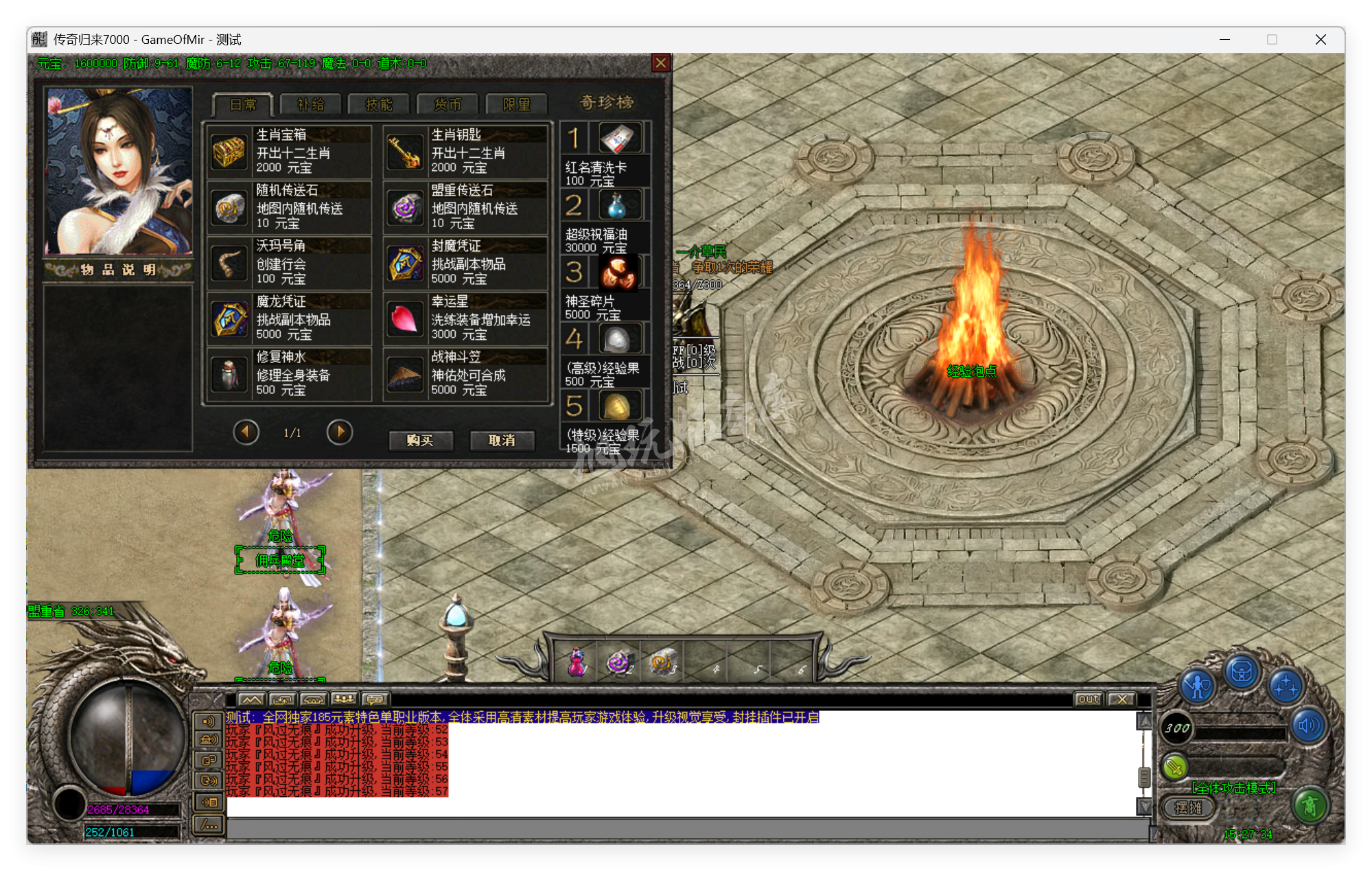Open the character panel icon at bottom right
Viewport: 1372px width, 871px height.
pyautogui.click(x=1197, y=686)
